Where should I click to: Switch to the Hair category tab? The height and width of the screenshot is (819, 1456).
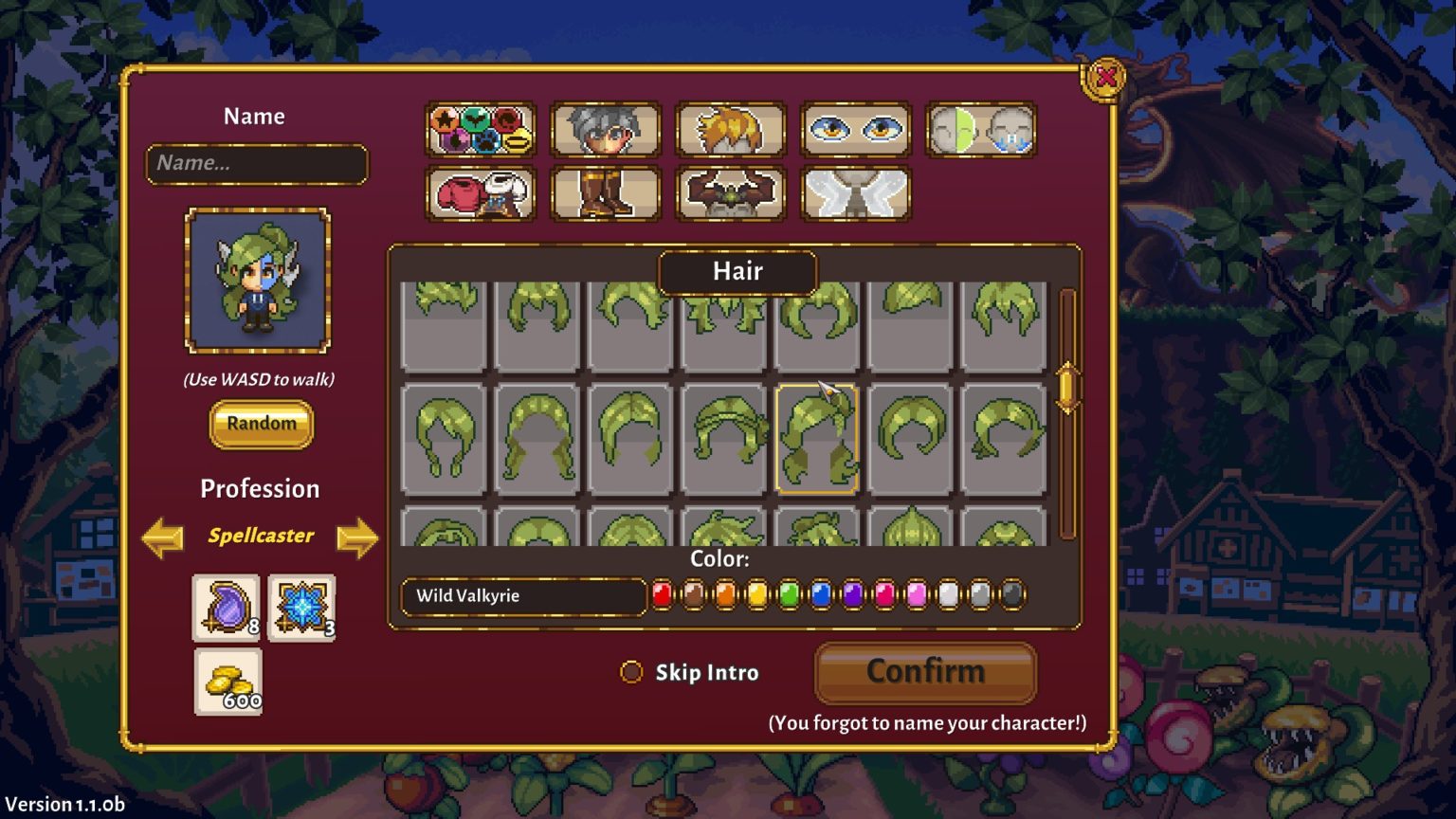730,129
